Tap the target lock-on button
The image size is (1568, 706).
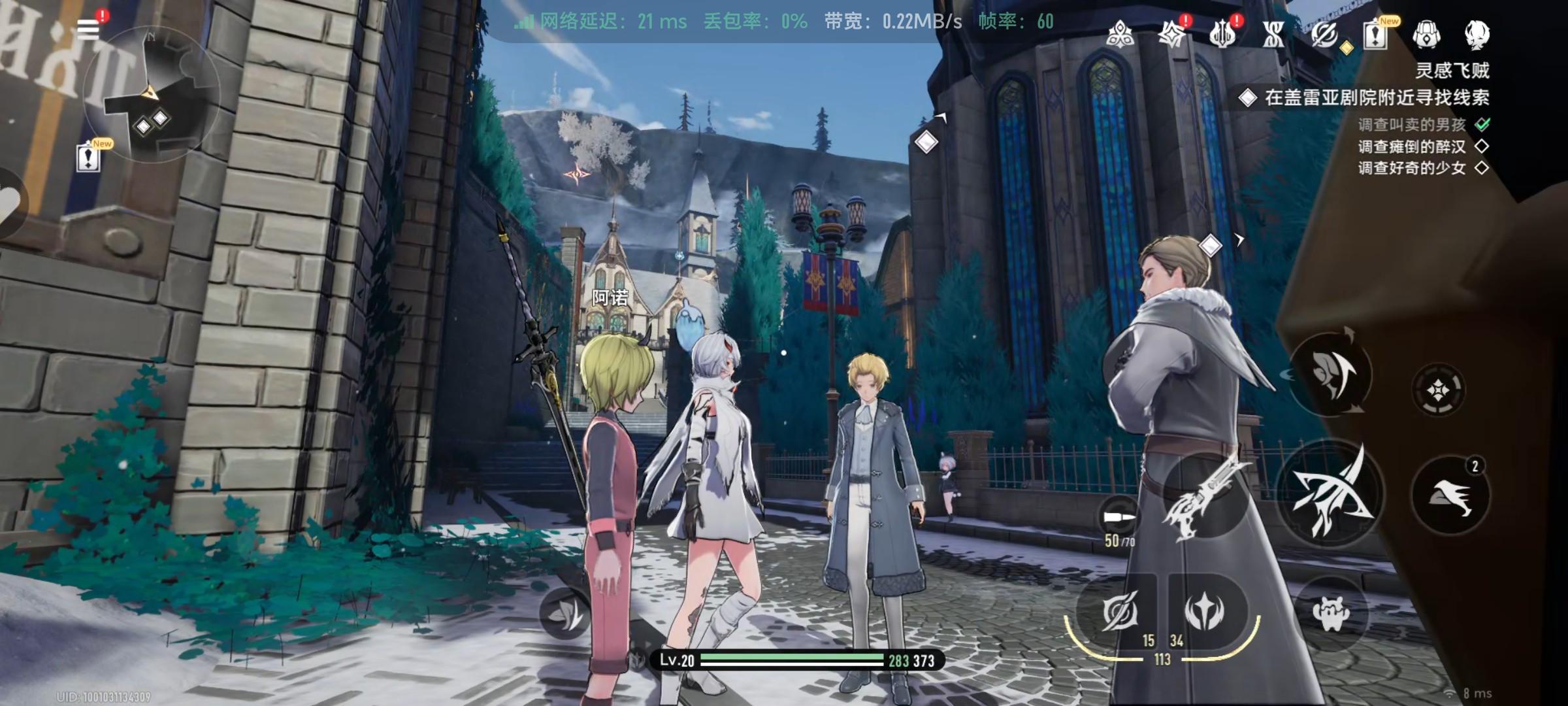click(x=1439, y=391)
